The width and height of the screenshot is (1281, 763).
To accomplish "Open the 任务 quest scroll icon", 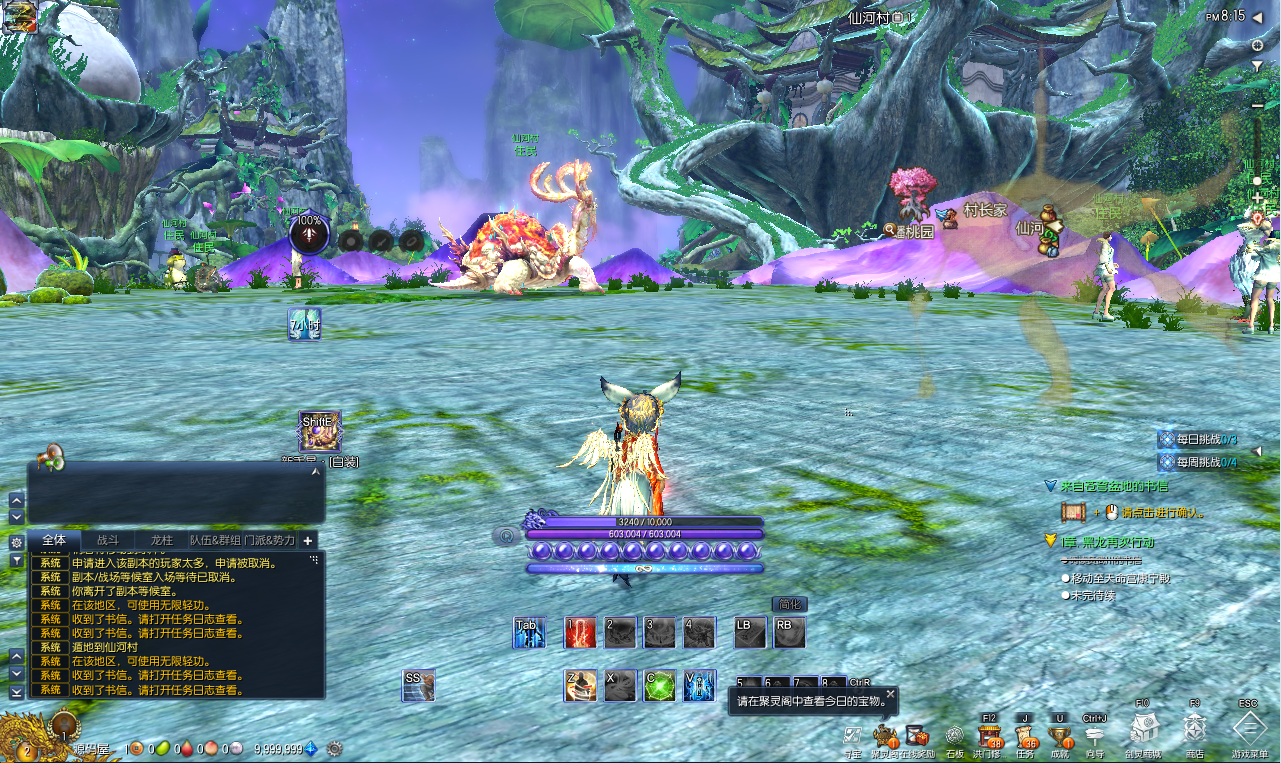I will pos(1025,737).
